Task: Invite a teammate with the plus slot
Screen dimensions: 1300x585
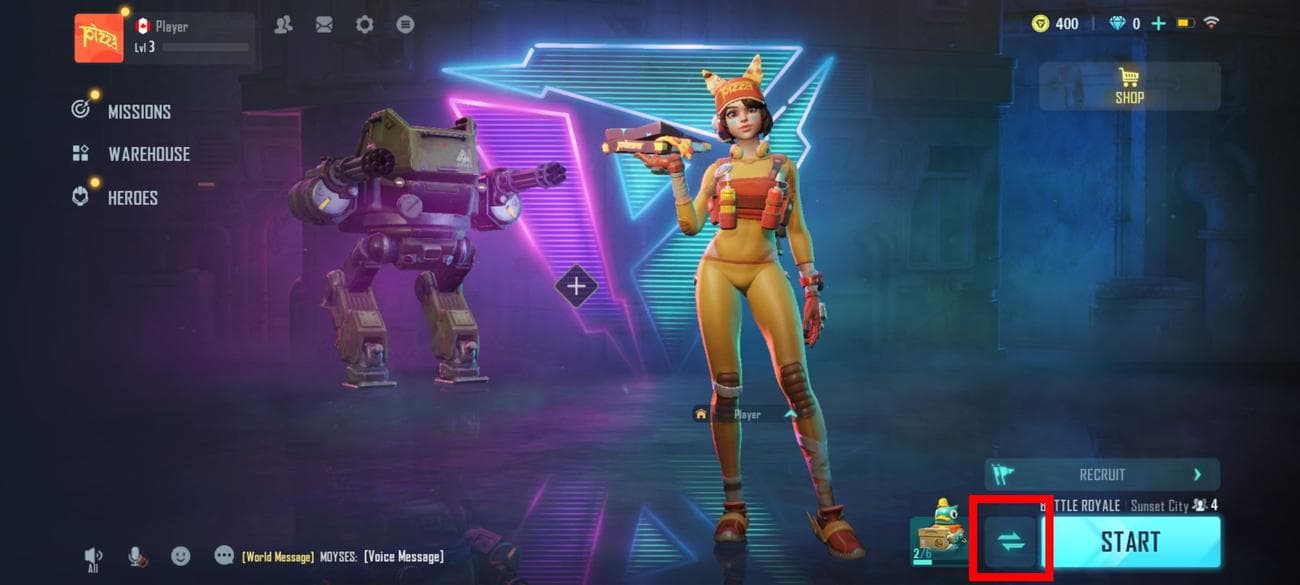Action: pyautogui.click(x=576, y=287)
